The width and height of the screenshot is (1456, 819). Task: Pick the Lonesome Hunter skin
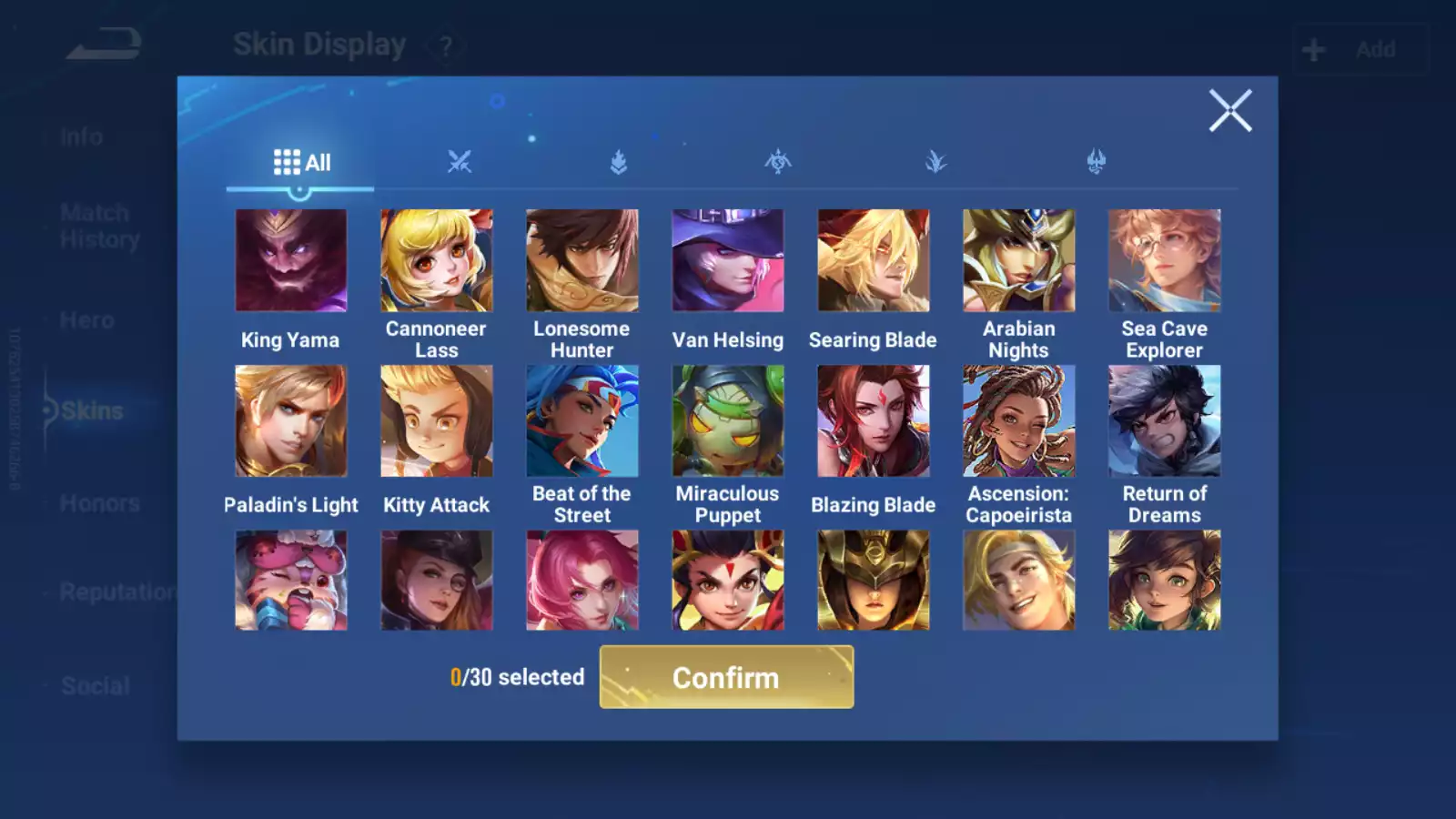(x=582, y=261)
